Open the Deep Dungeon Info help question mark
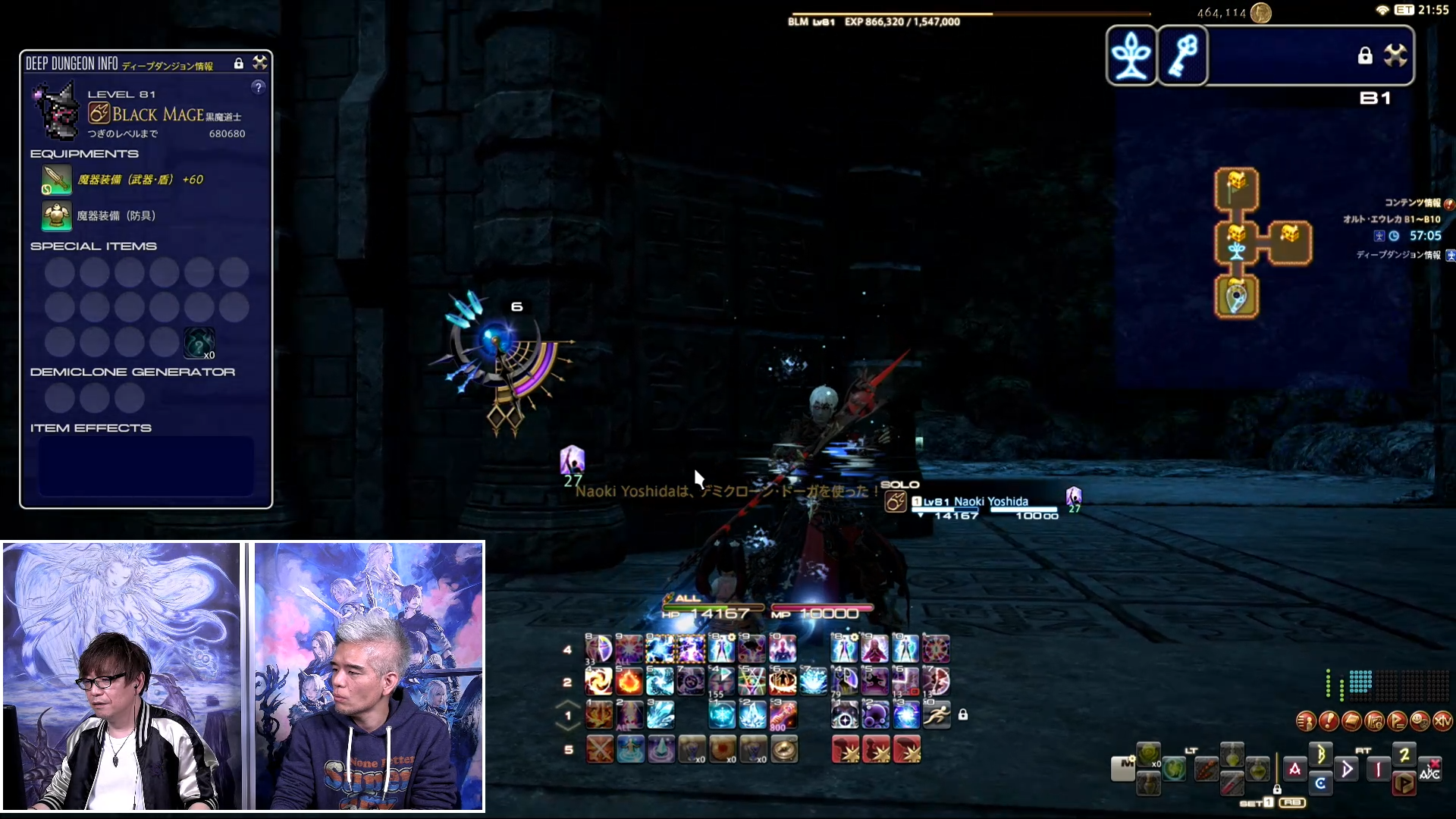The height and width of the screenshot is (819, 1456). point(259,87)
